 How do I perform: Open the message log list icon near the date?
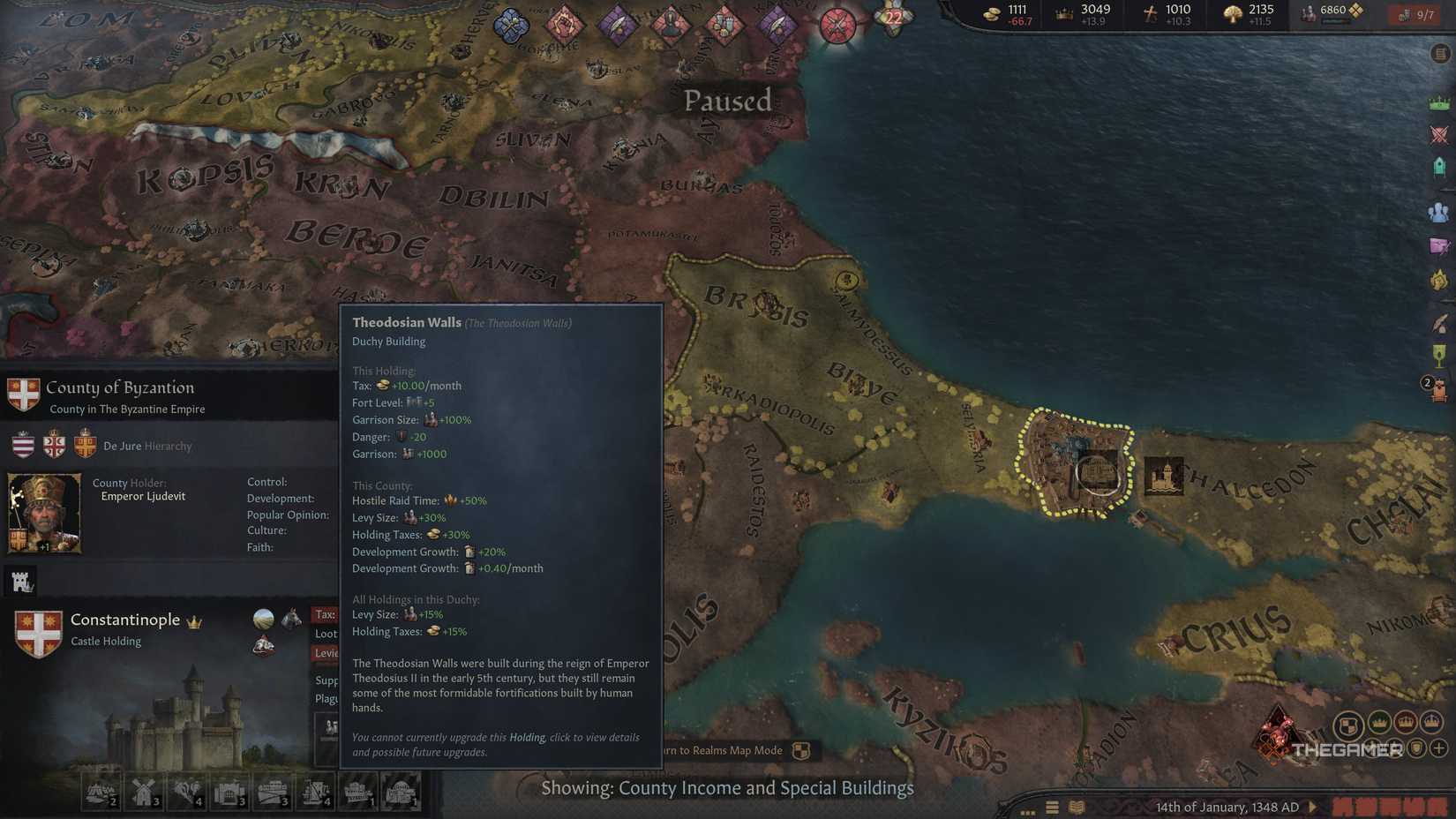[1052, 807]
